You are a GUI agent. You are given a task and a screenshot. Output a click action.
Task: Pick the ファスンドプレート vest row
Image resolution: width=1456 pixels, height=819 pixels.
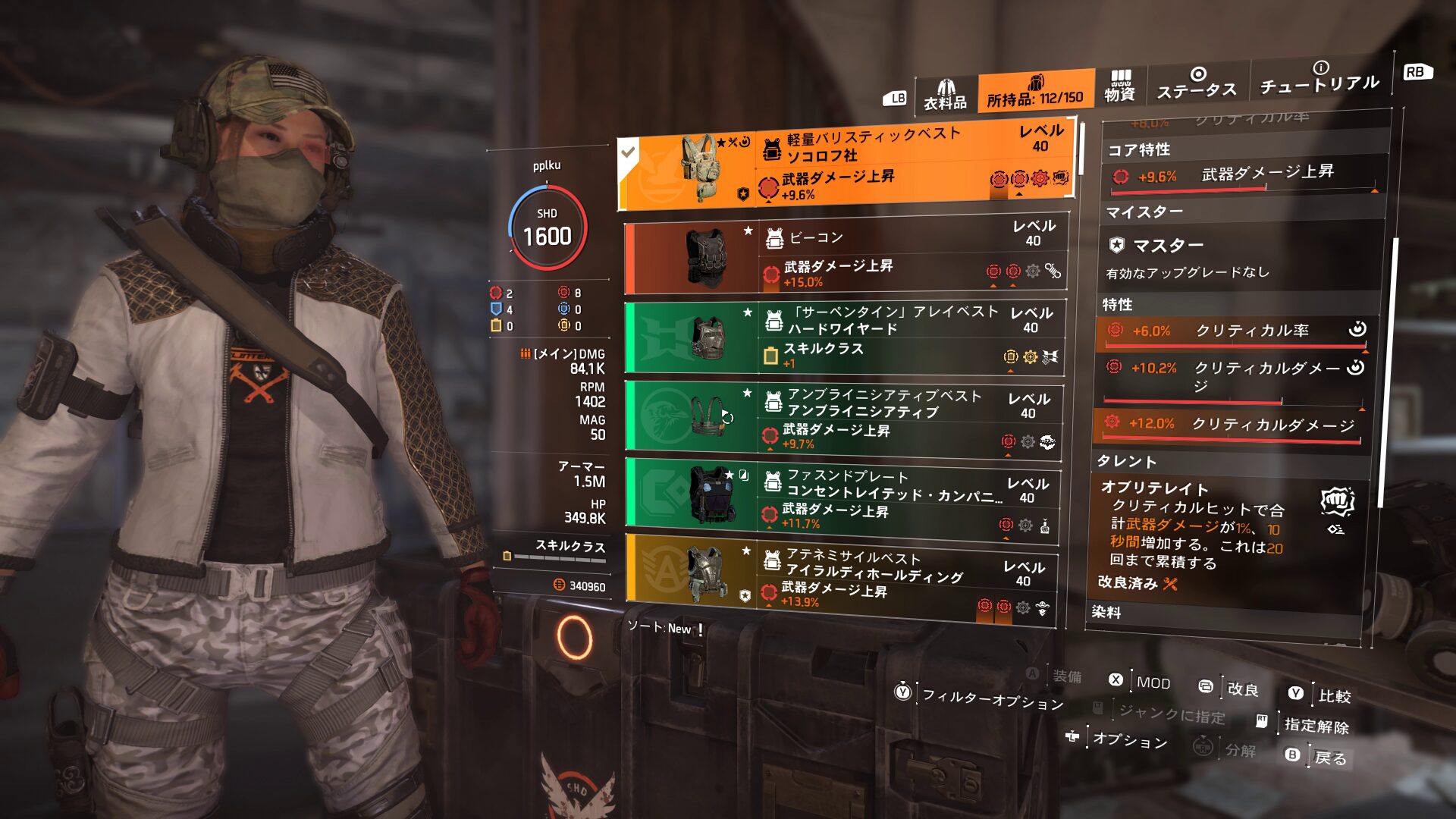pyautogui.click(x=842, y=500)
